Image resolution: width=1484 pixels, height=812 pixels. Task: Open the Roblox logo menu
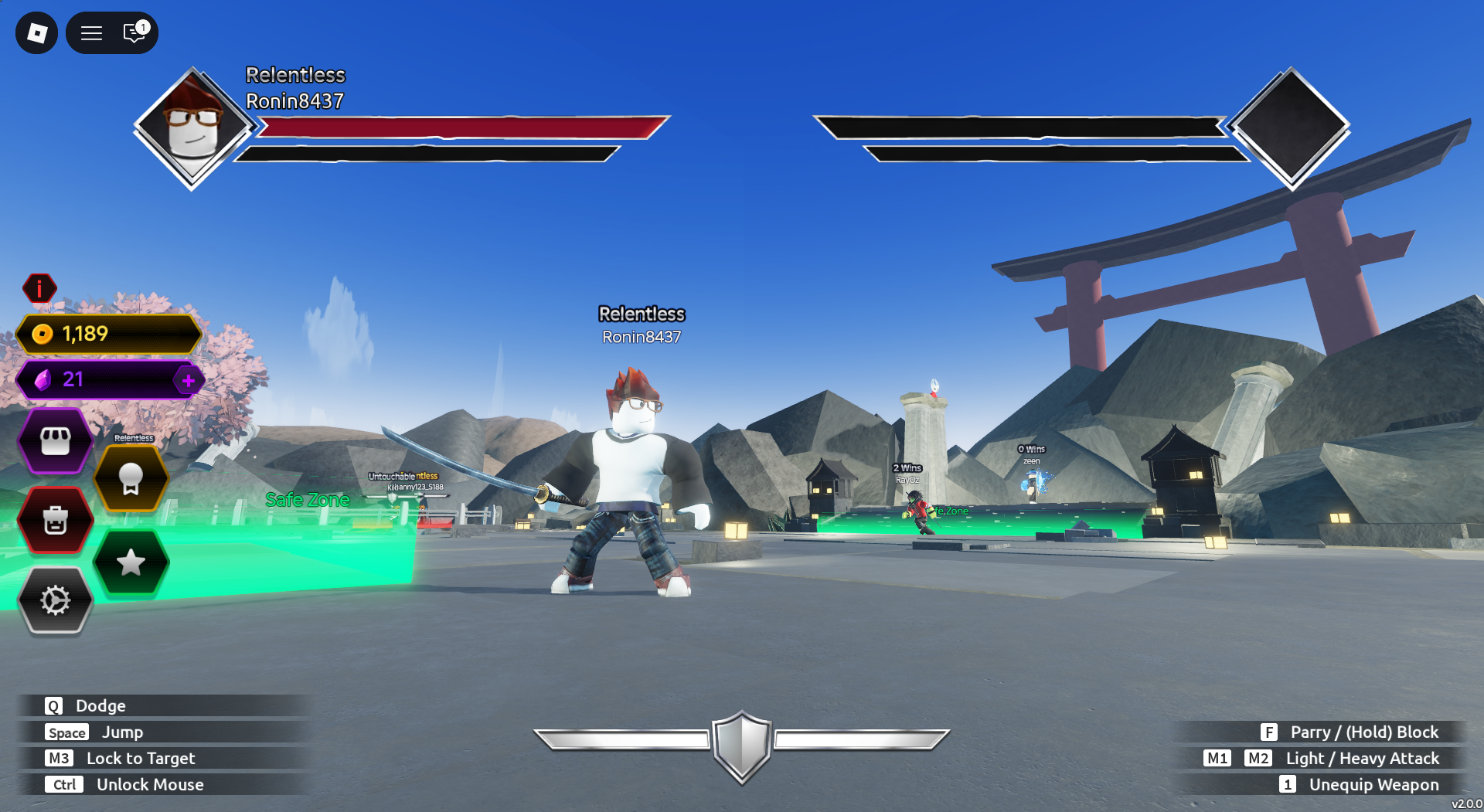tap(36, 32)
